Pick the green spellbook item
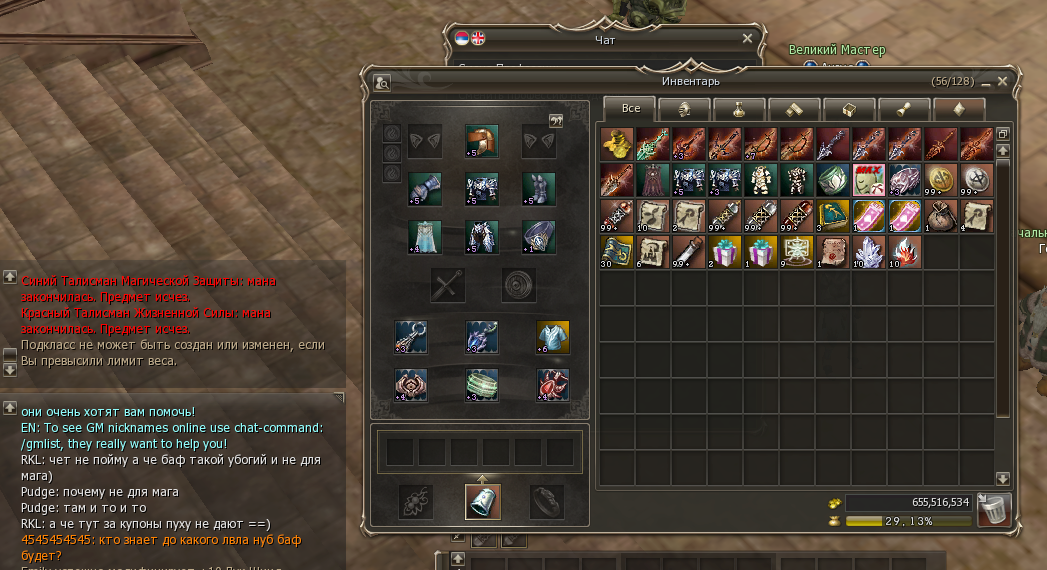The width and height of the screenshot is (1047, 570). (832, 217)
